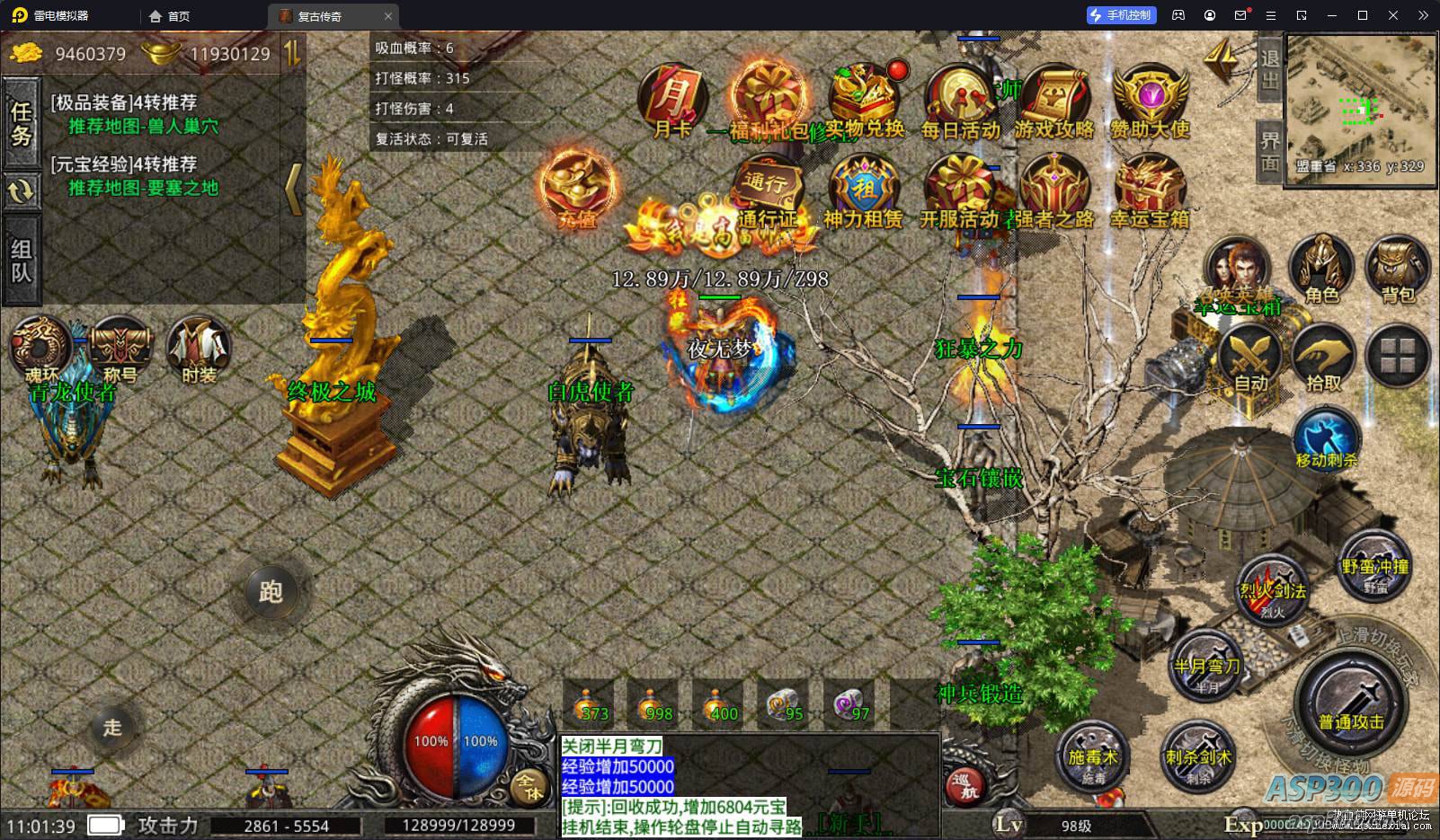Use the 普通攻击 normal attack button

(x=1350, y=703)
